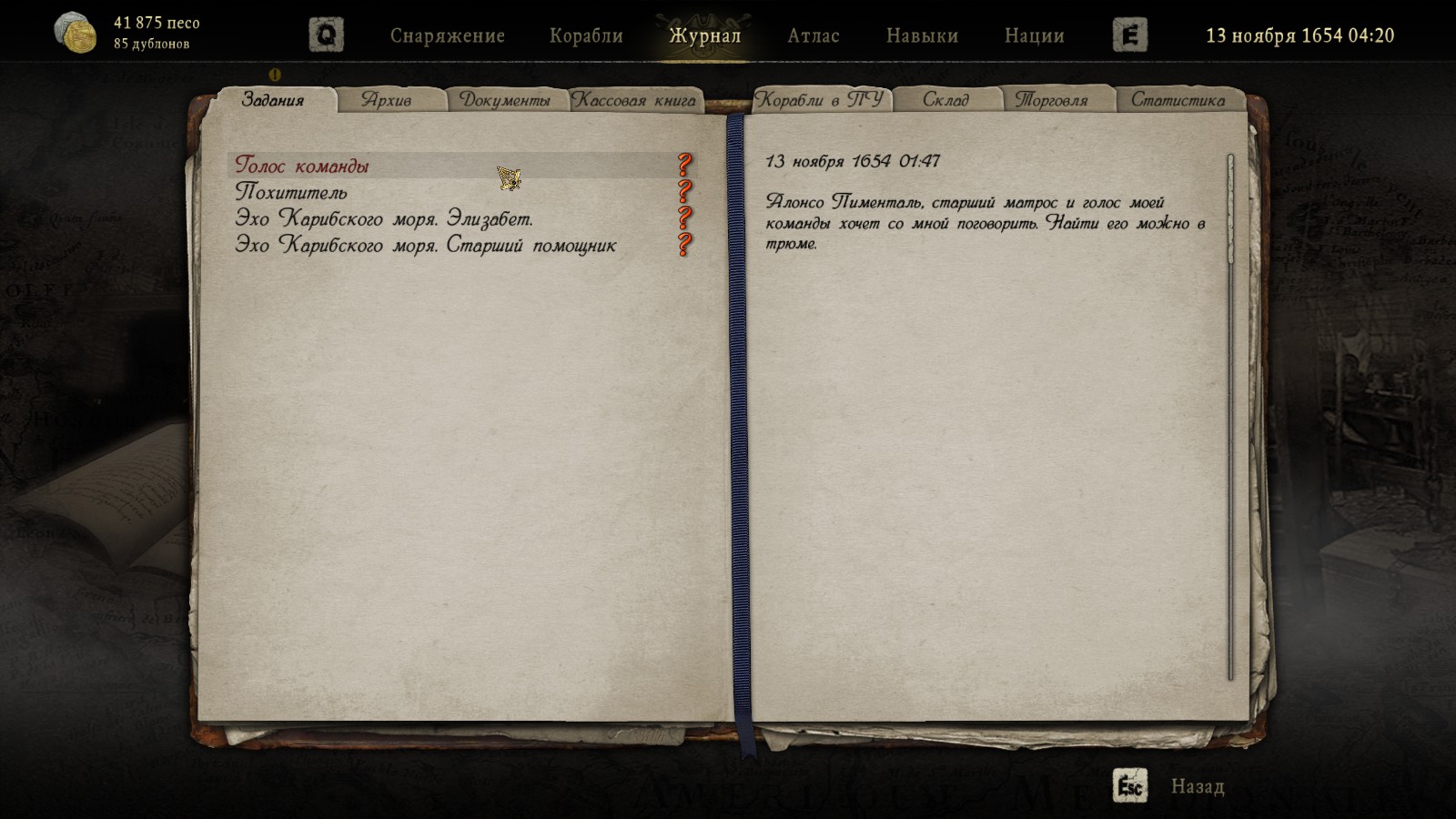This screenshot has height=819, width=1456.
Task: View the Торговля tab
Action: click(x=1052, y=100)
